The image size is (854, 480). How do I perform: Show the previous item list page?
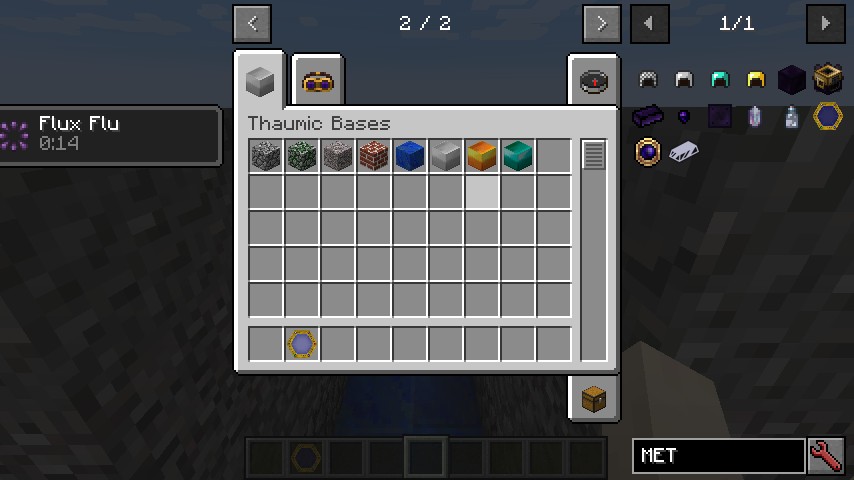click(x=650, y=23)
